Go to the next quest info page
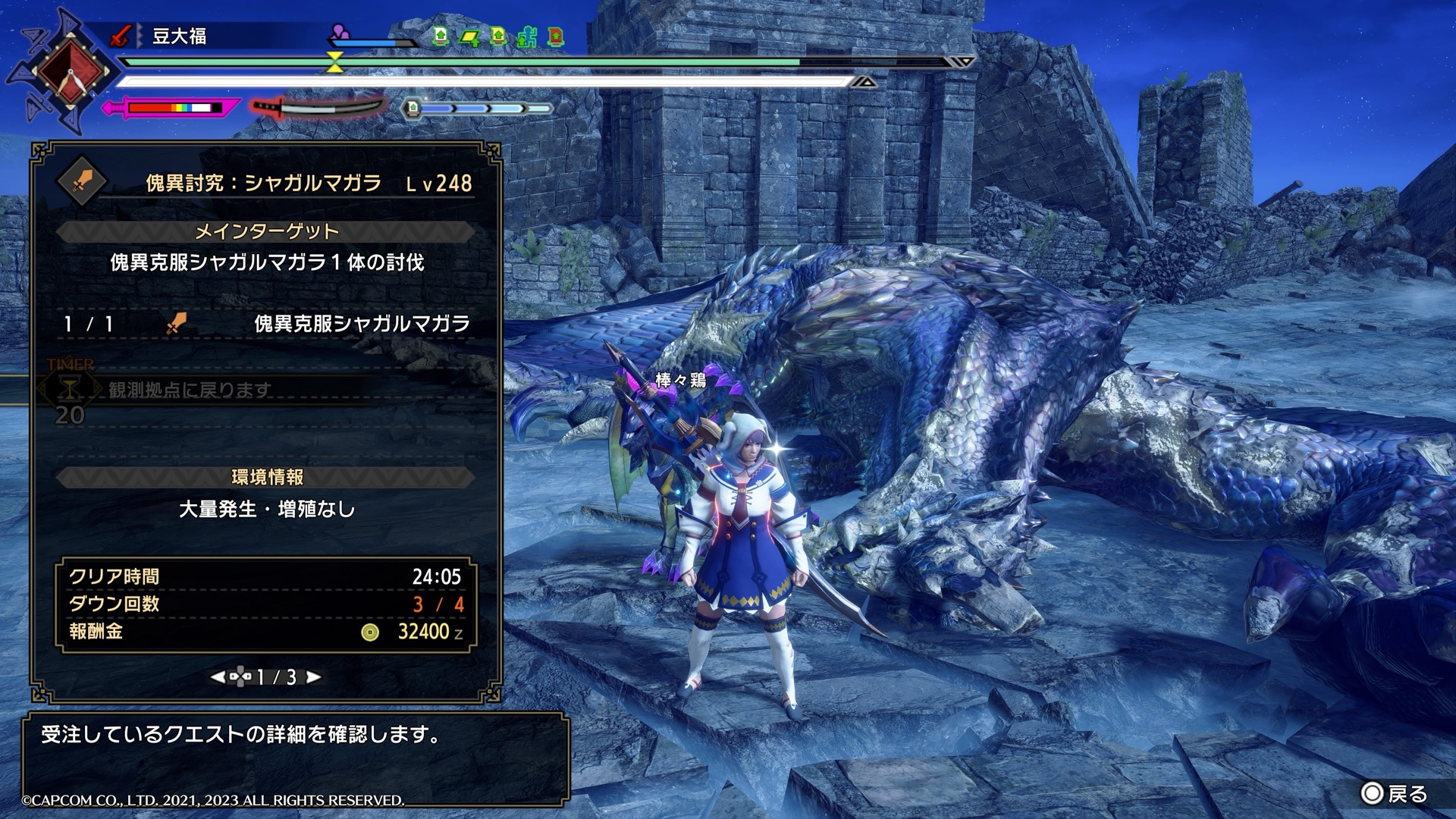Screen dimensions: 1456x819 (313, 677)
